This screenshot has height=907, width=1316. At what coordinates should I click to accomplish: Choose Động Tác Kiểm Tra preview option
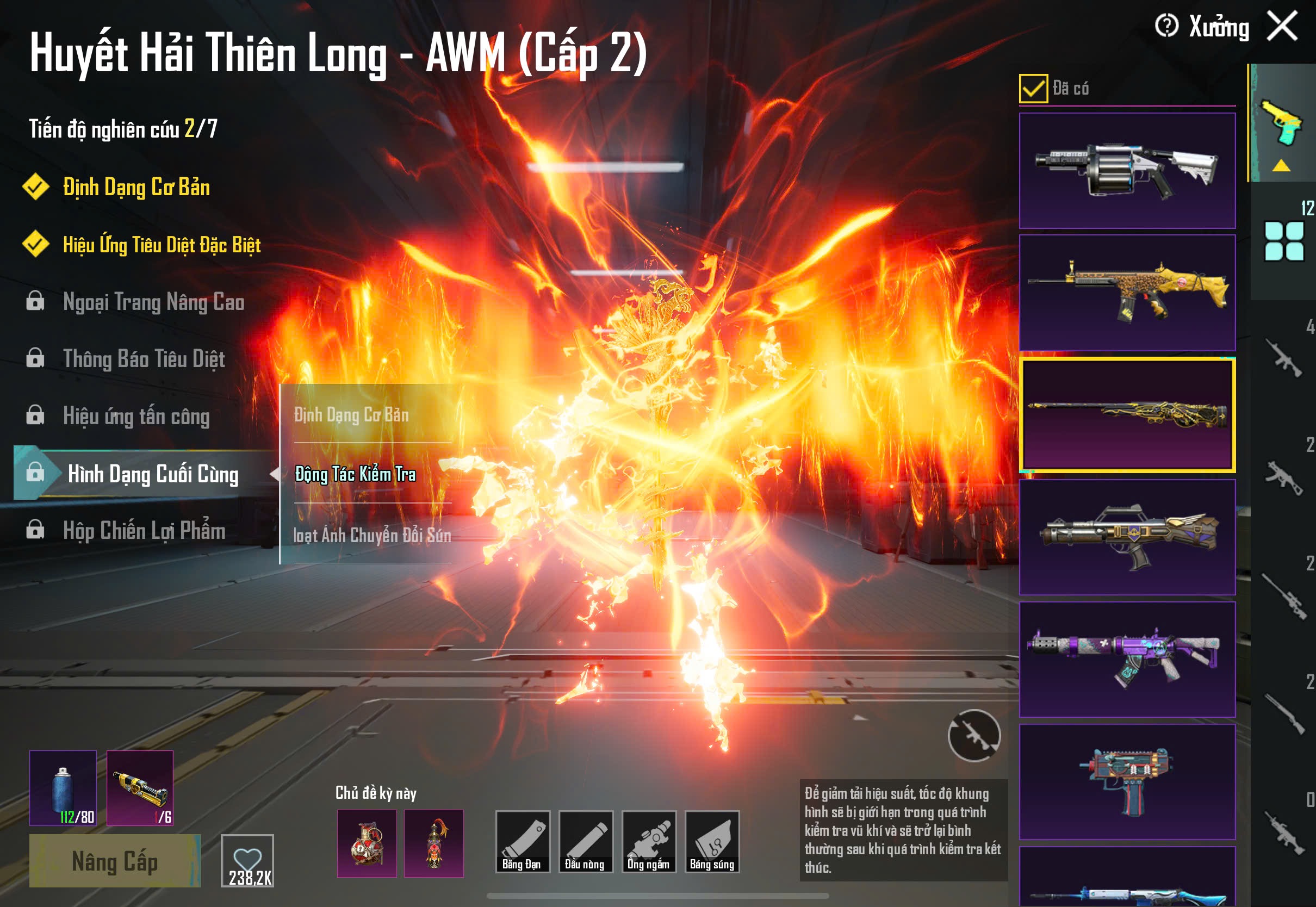(x=356, y=474)
